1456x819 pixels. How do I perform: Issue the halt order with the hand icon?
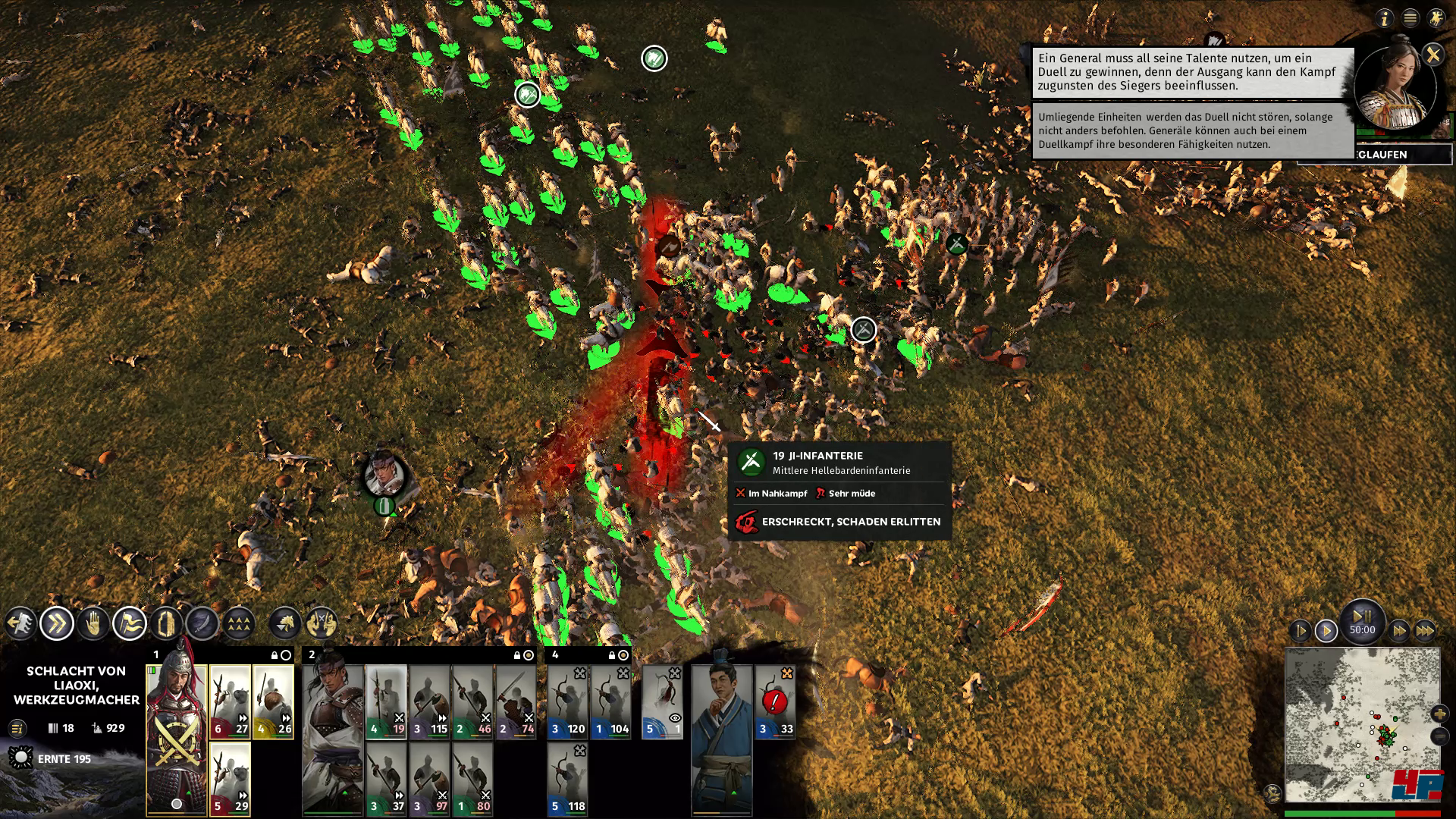click(x=93, y=624)
